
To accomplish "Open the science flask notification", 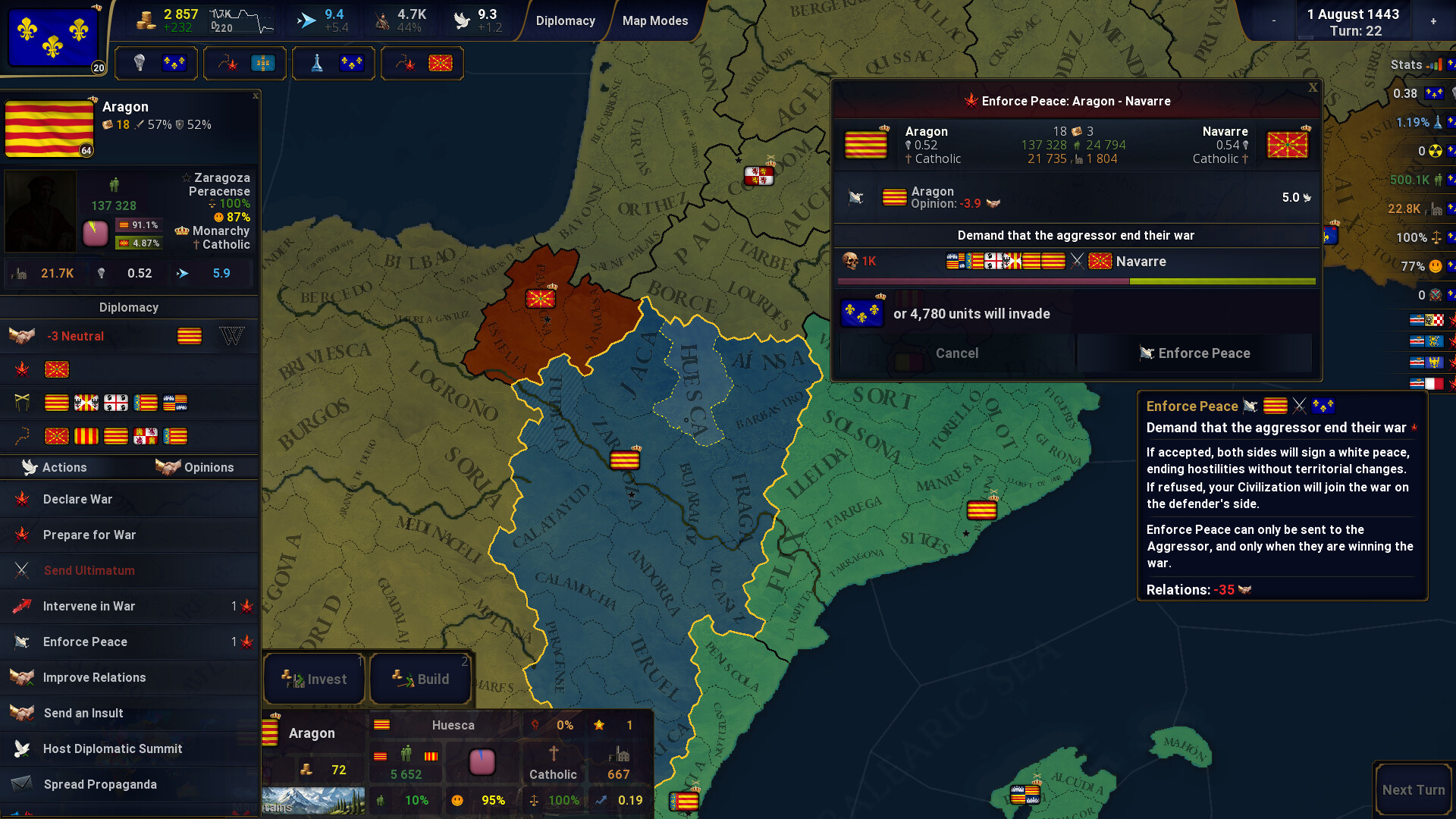I will 333,63.
